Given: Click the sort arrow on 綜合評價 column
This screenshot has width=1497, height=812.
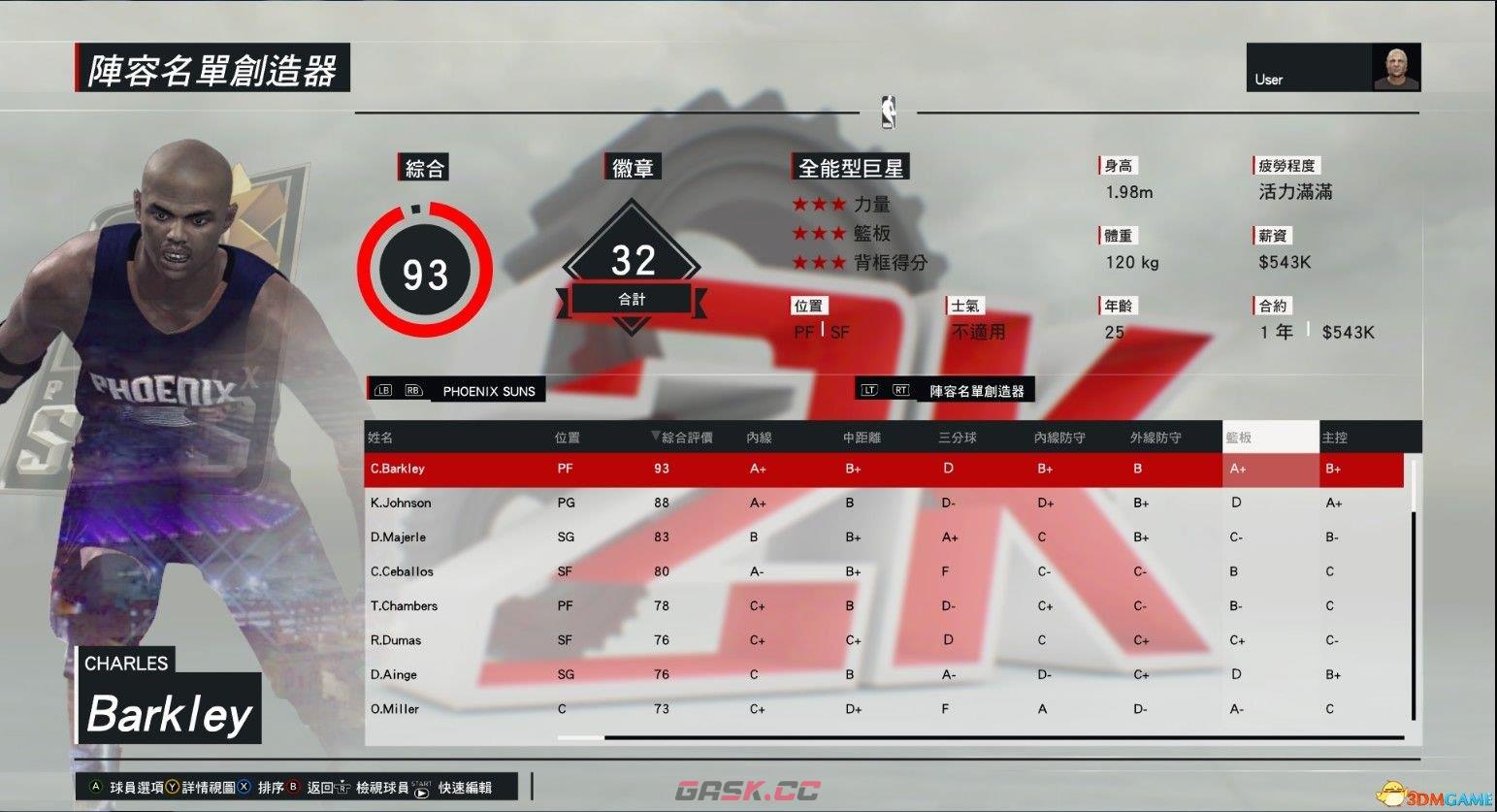Looking at the screenshot, I should click(x=654, y=437).
